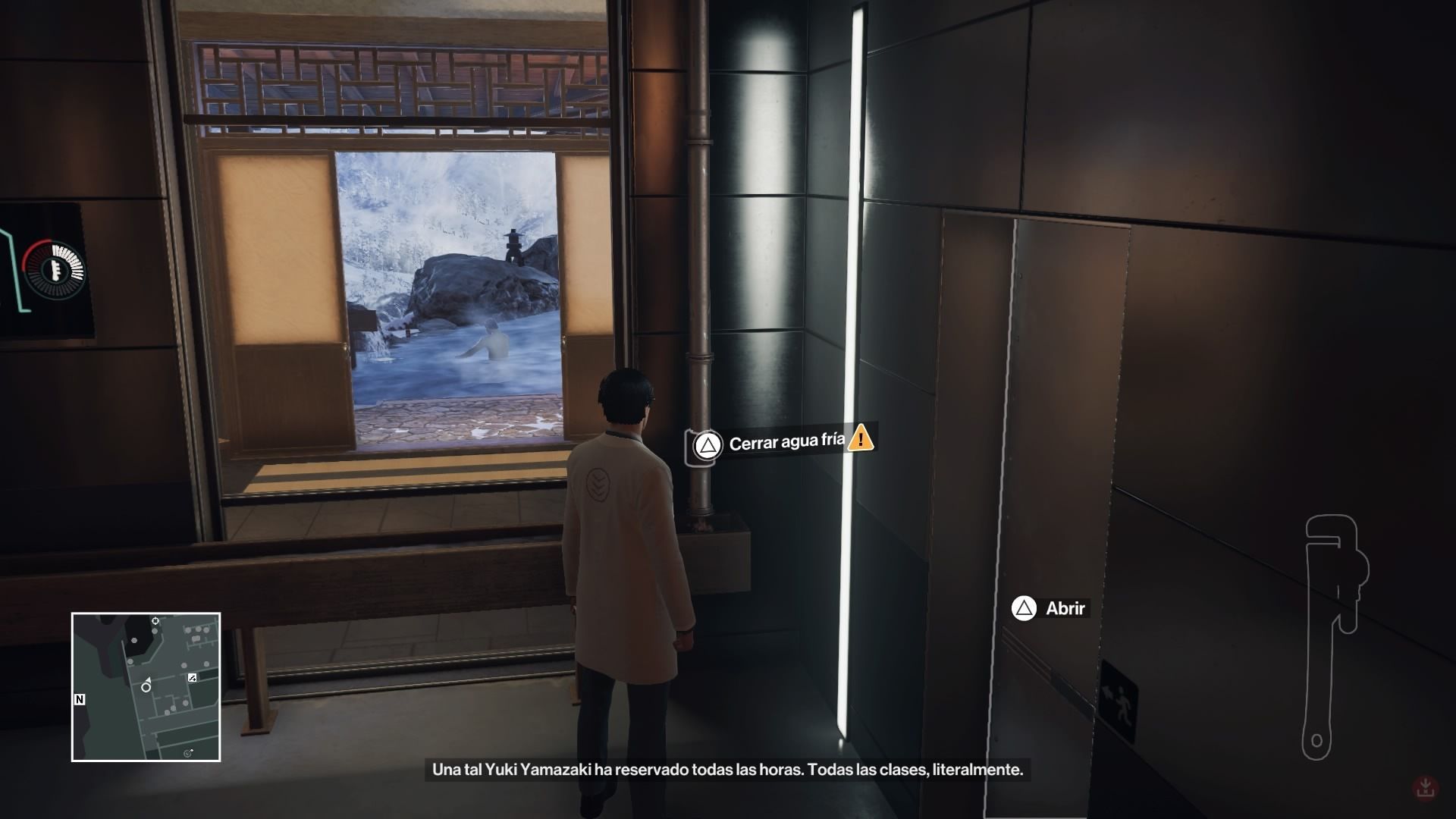Click the red download overlay icon
1456x819 pixels.
pyautogui.click(x=1426, y=787)
